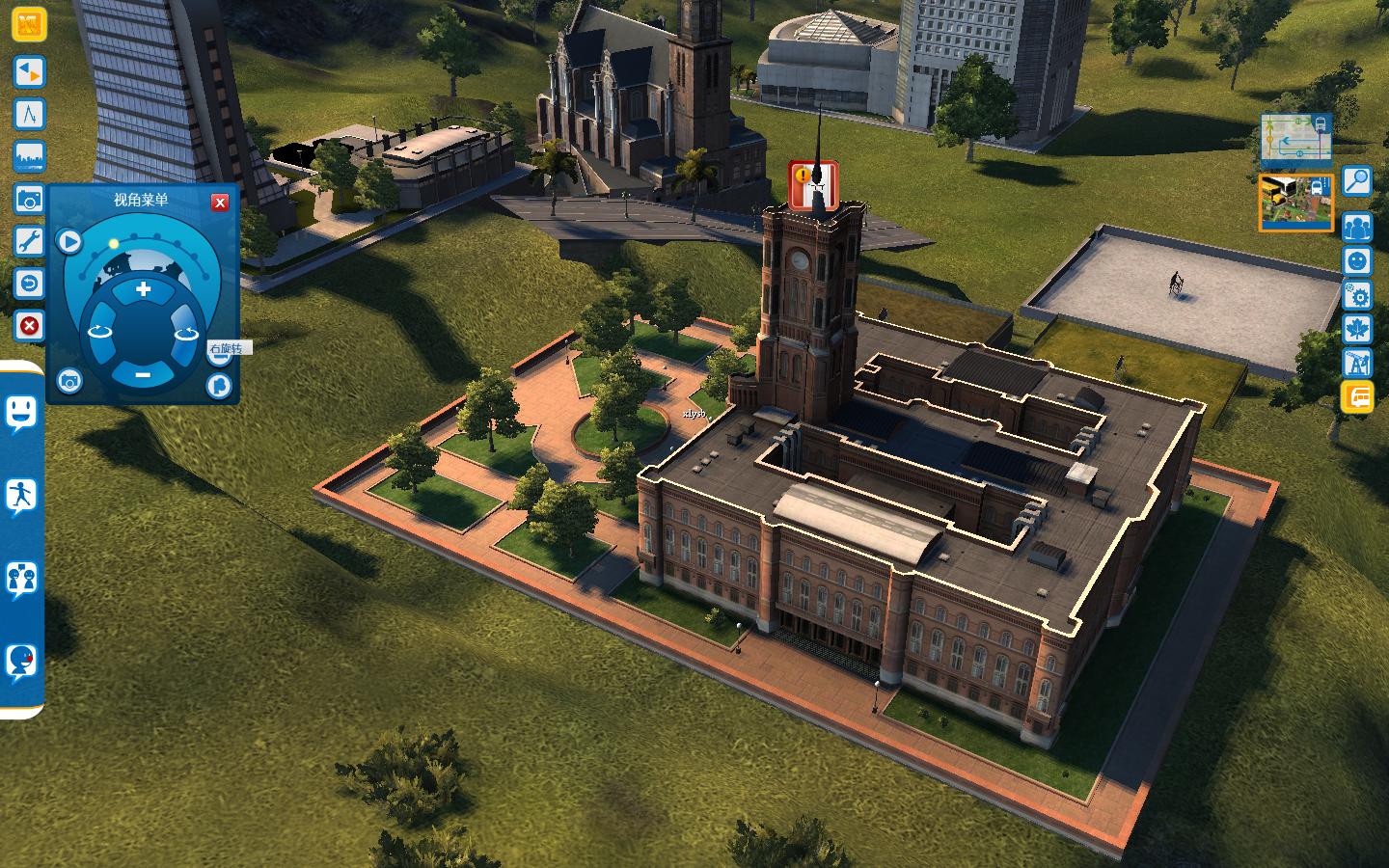Viewport: 1389px width, 868px height.
Task: Rotate the camera view to the right
Action: 185,333
